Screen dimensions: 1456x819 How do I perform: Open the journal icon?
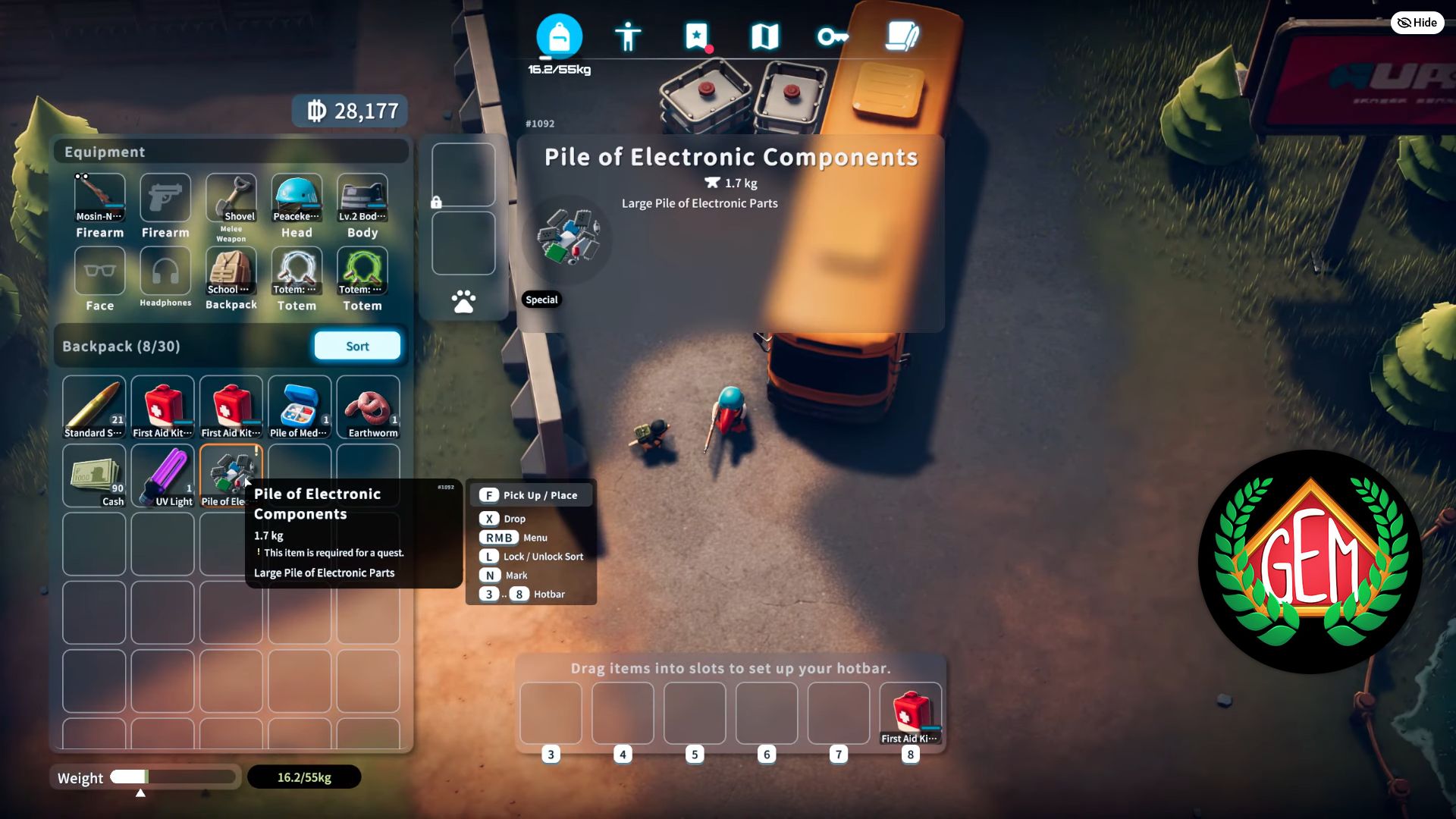[902, 35]
